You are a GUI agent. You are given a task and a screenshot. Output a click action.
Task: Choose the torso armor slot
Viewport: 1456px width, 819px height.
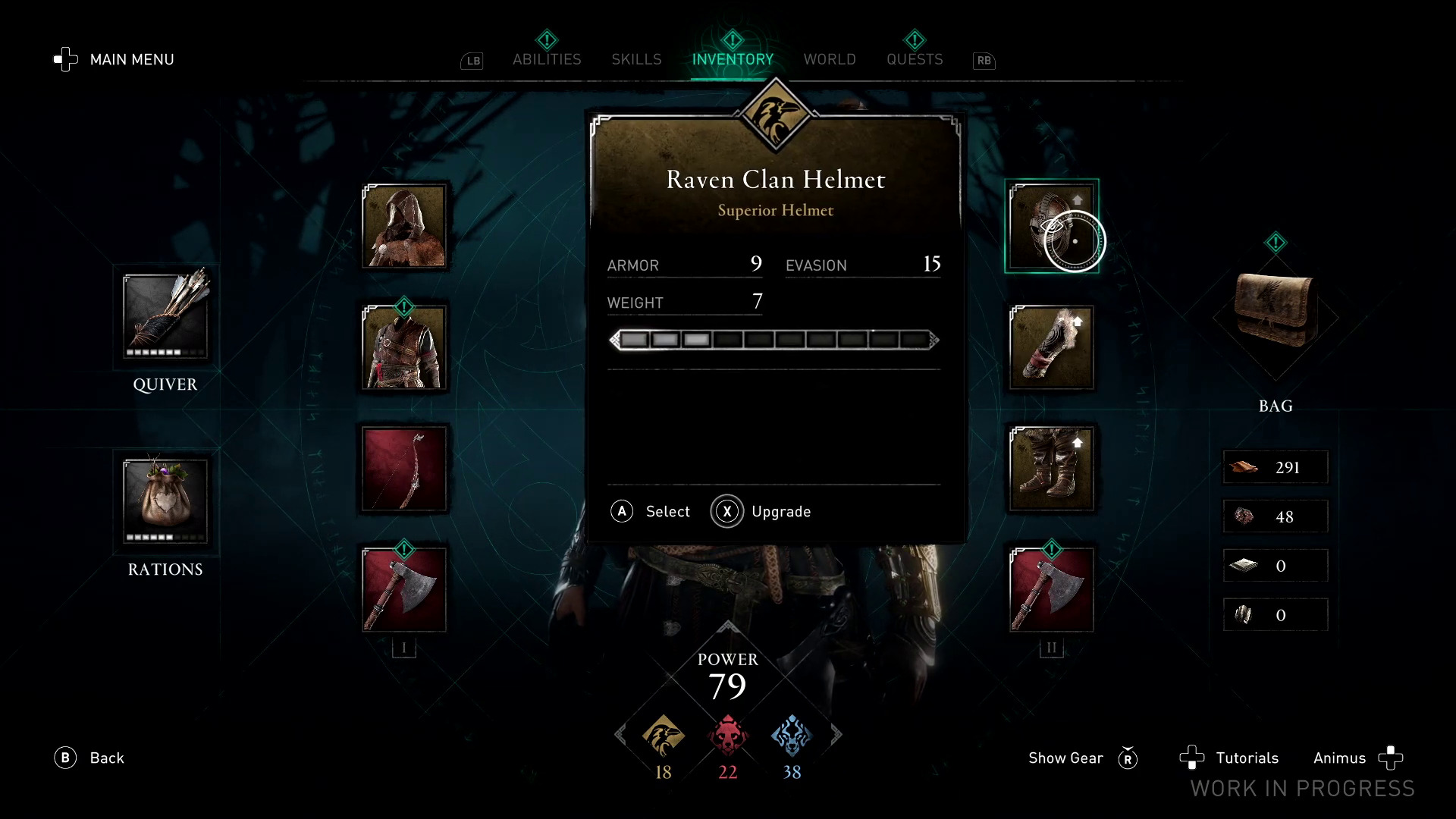coord(404,347)
